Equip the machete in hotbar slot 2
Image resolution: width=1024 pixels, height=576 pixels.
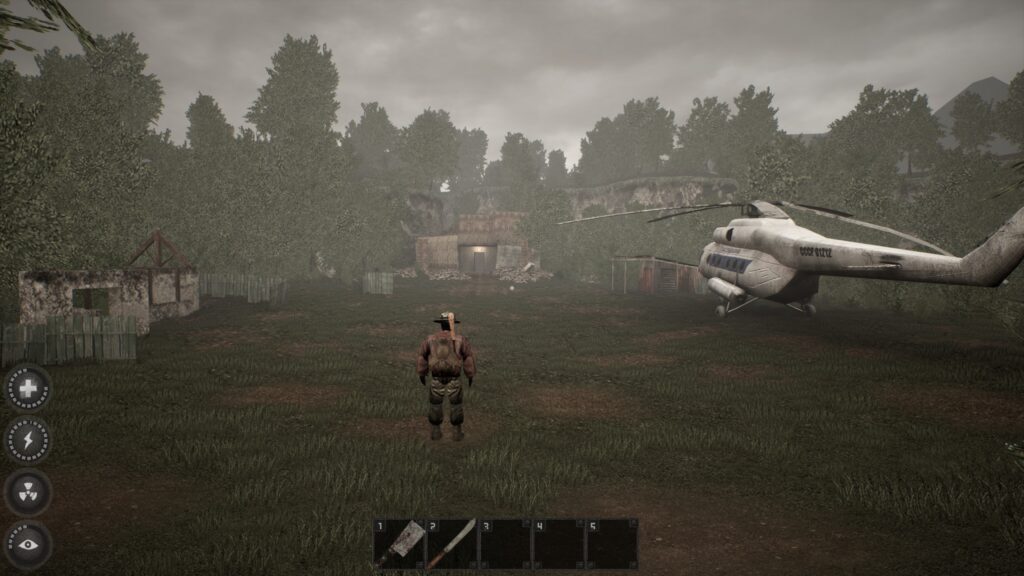452,543
